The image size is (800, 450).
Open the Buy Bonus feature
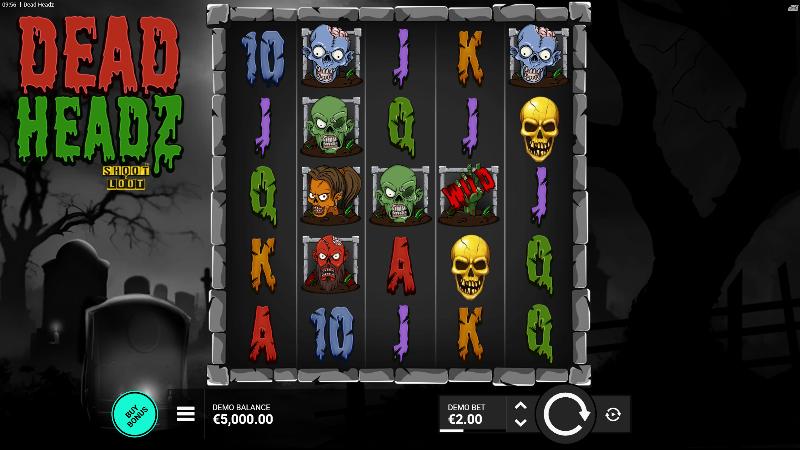[135, 413]
